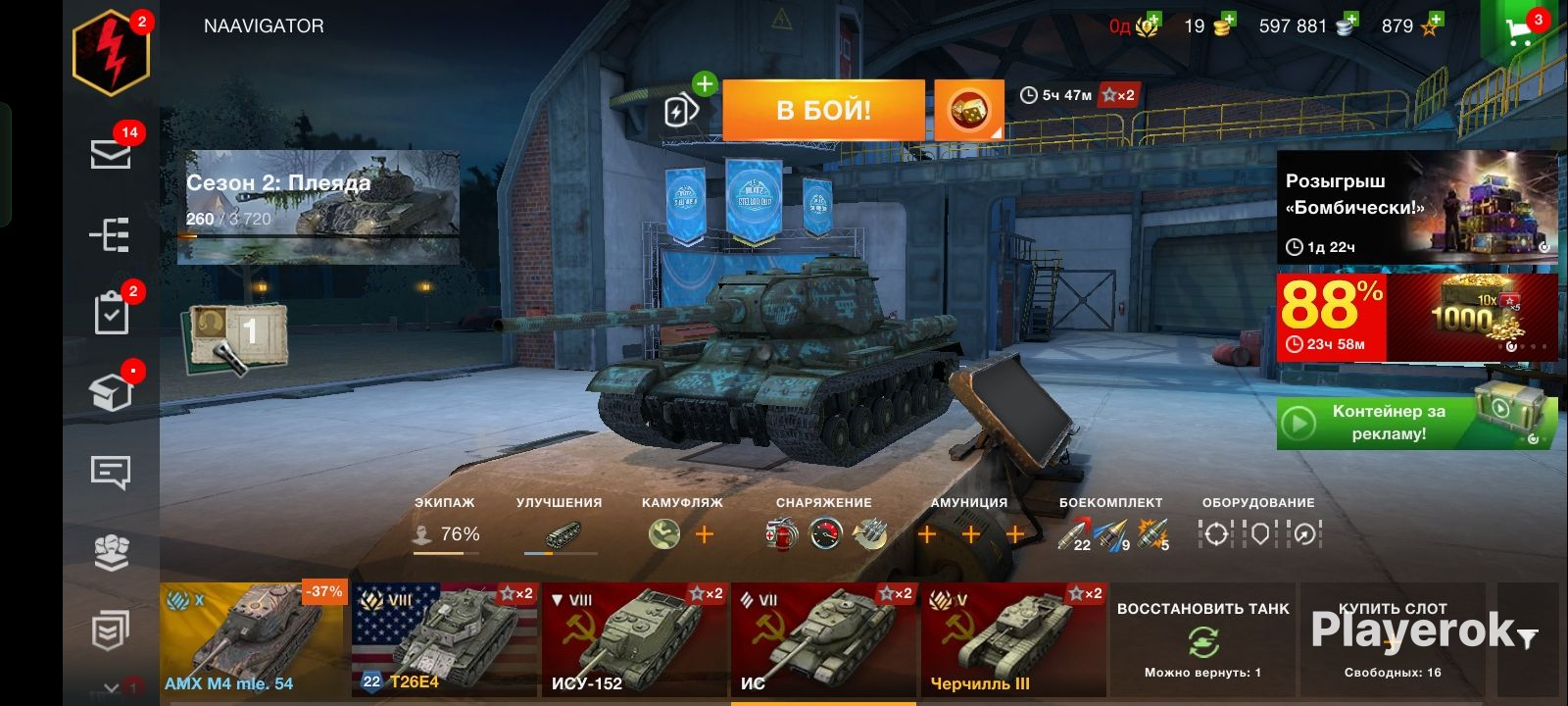Select the Черчилль III tank card

pyautogui.click(x=1013, y=639)
